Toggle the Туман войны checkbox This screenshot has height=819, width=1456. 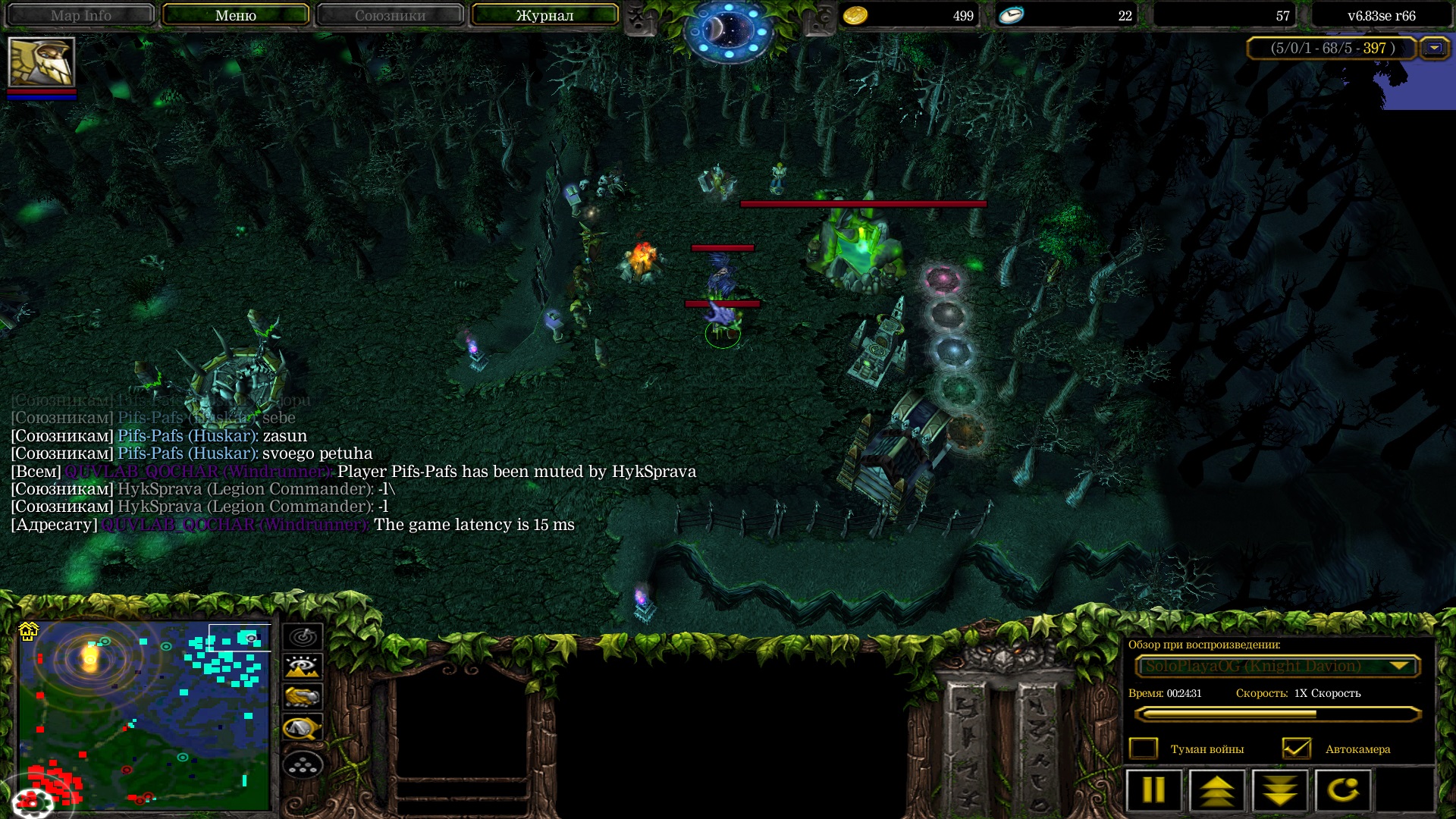[x=1144, y=748]
